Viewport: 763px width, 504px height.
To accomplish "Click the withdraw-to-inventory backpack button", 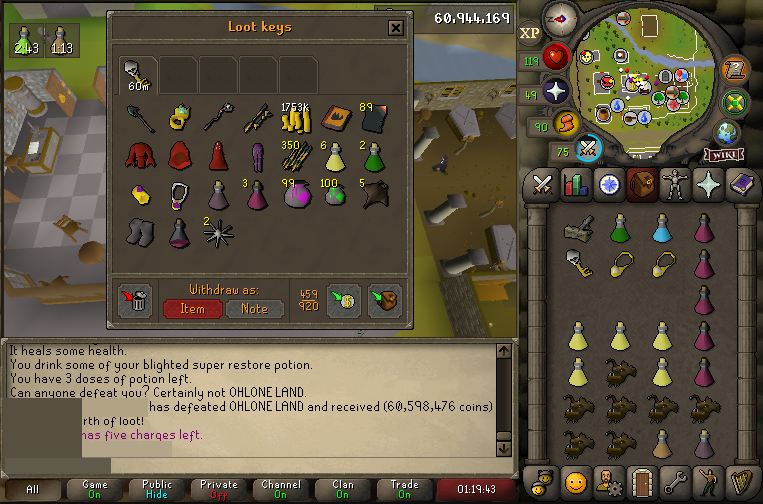I will tap(384, 301).
